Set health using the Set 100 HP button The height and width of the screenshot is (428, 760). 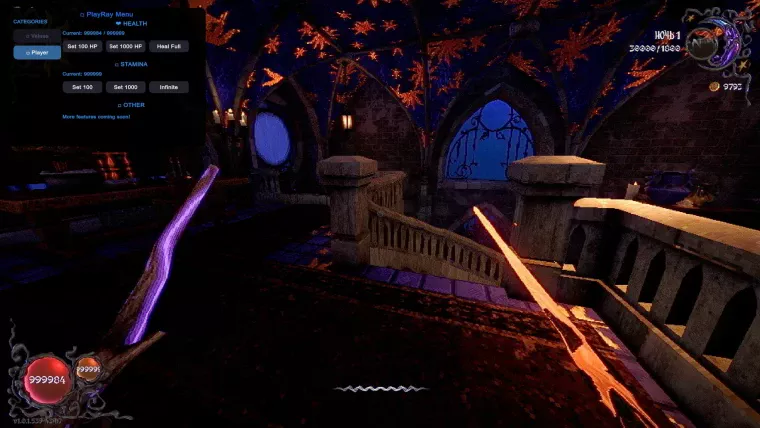tap(82, 46)
